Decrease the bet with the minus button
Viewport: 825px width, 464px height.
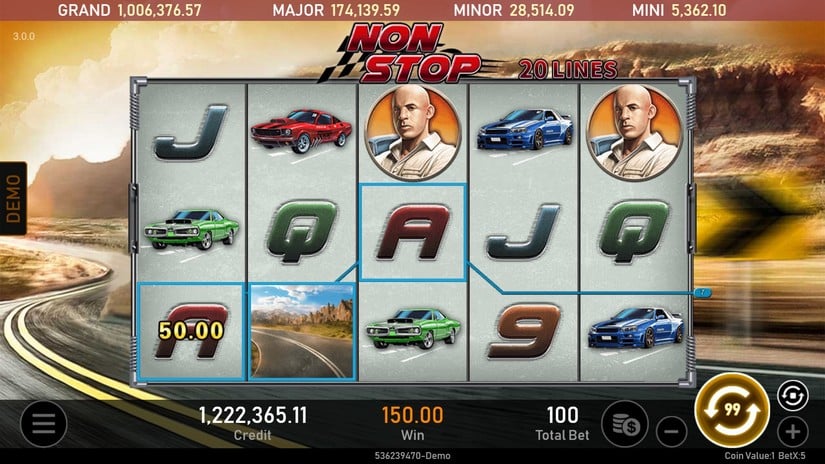point(672,432)
